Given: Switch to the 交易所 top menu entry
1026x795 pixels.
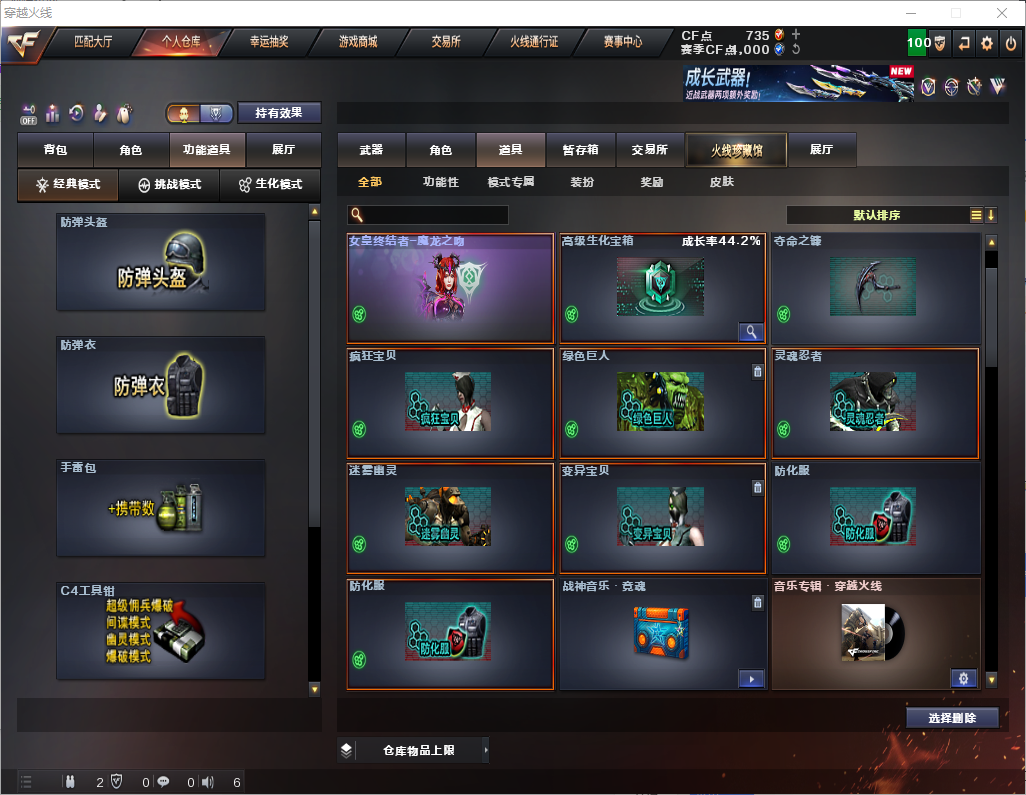Looking at the screenshot, I should point(446,42).
